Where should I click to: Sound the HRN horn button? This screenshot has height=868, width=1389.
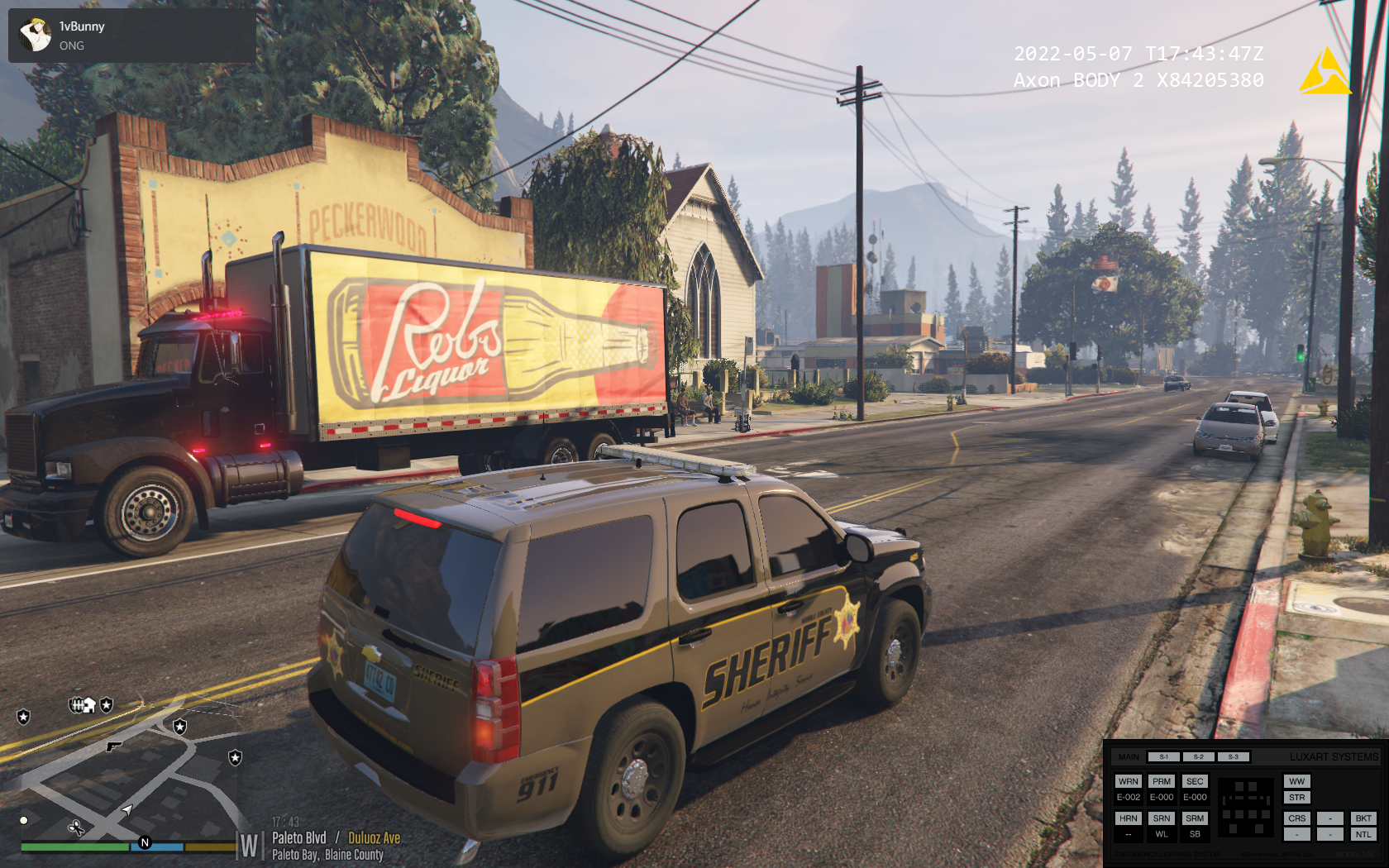tap(1128, 818)
